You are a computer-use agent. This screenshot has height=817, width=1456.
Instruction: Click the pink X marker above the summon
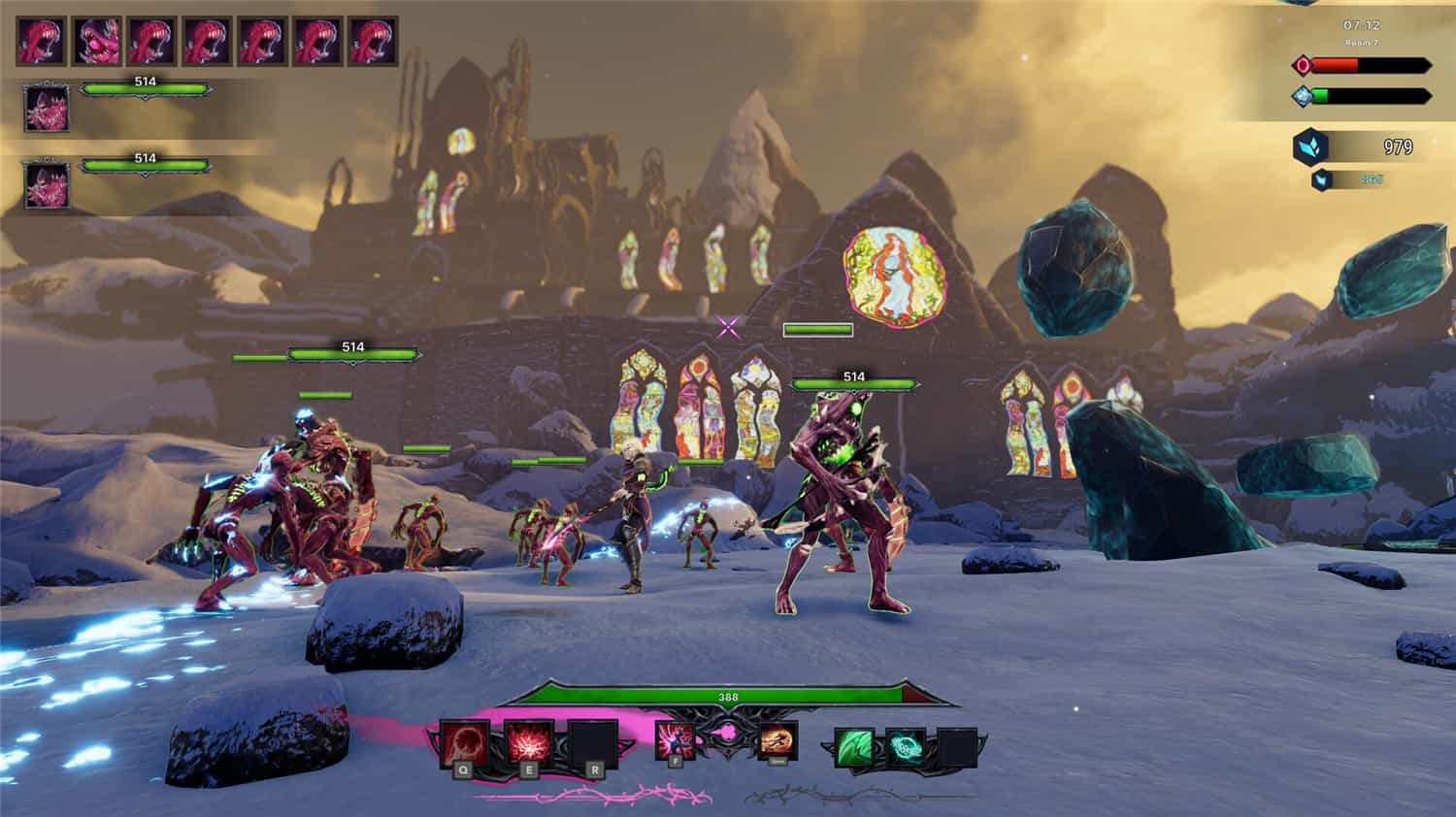tap(727, 330)
